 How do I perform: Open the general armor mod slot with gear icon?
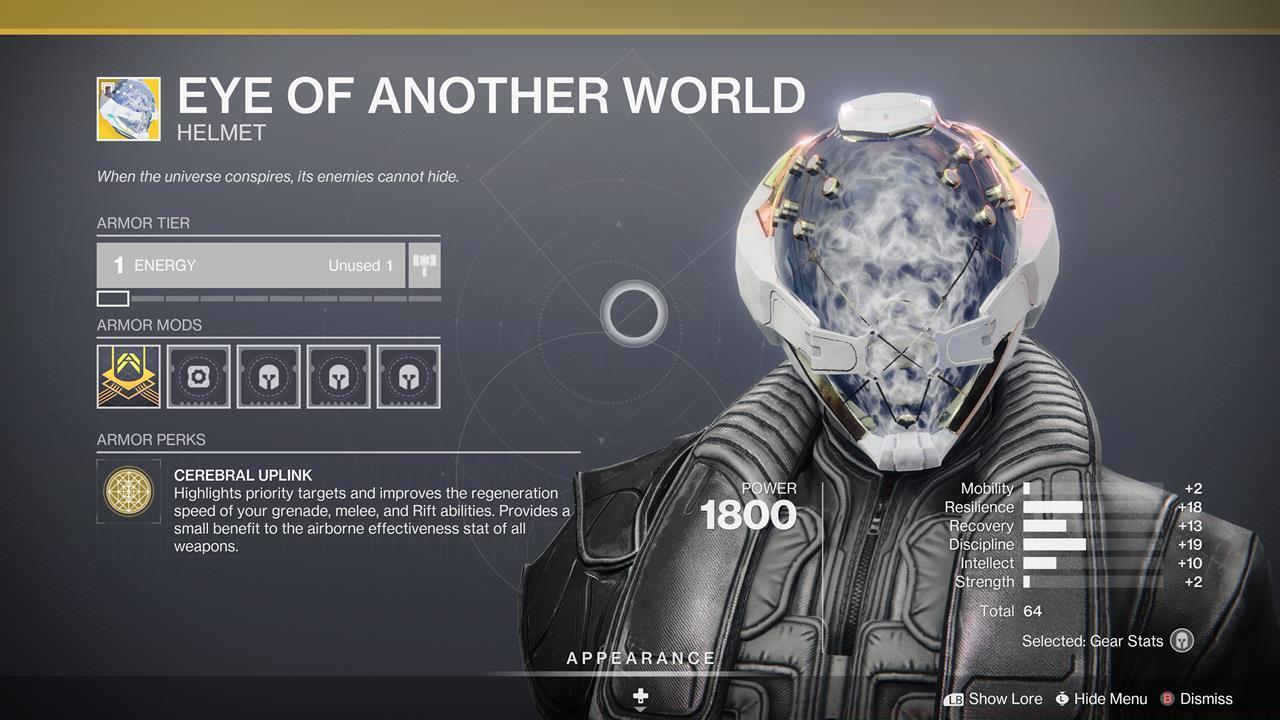[x=198, y=376]
